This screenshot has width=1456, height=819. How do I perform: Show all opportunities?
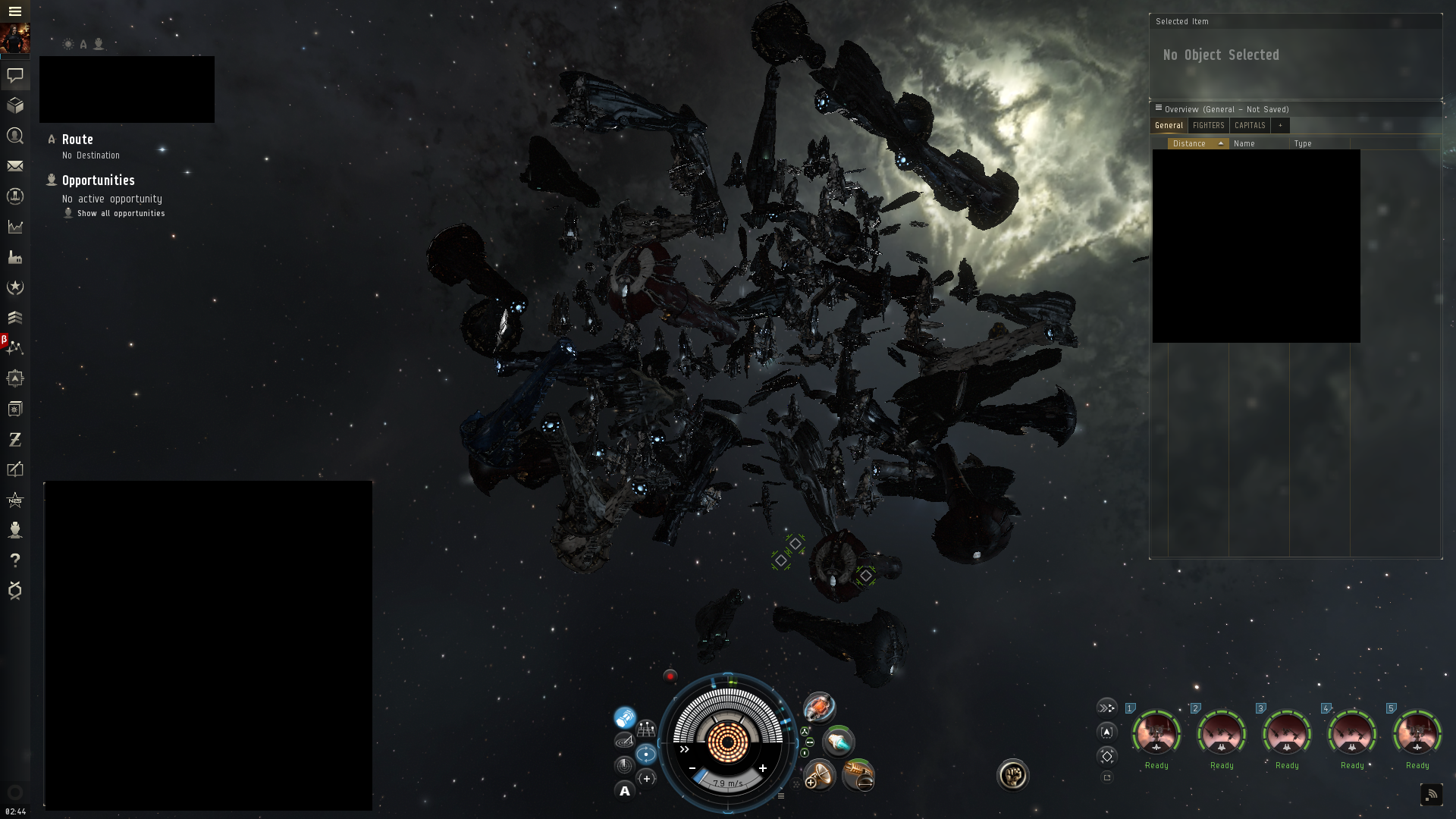point(121,214)
